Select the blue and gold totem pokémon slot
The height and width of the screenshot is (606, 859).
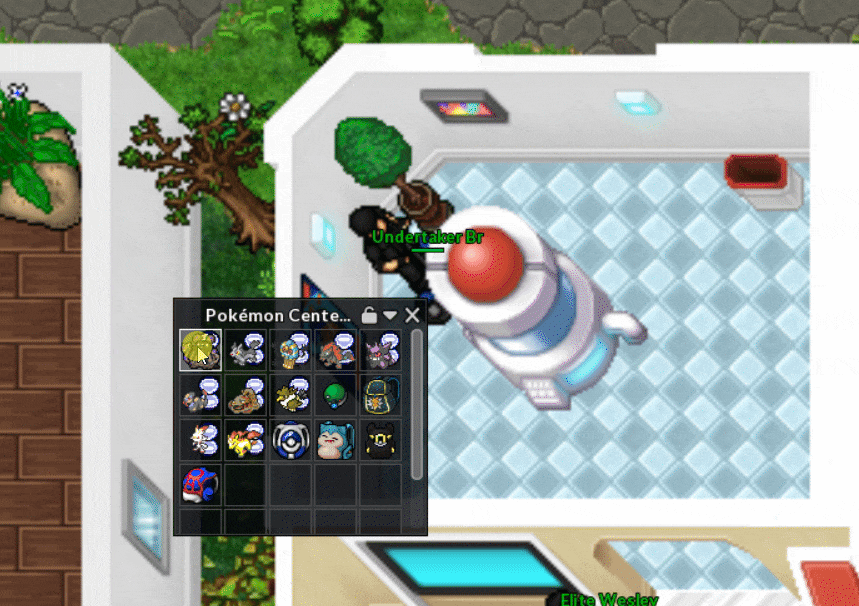pos(290,350)
